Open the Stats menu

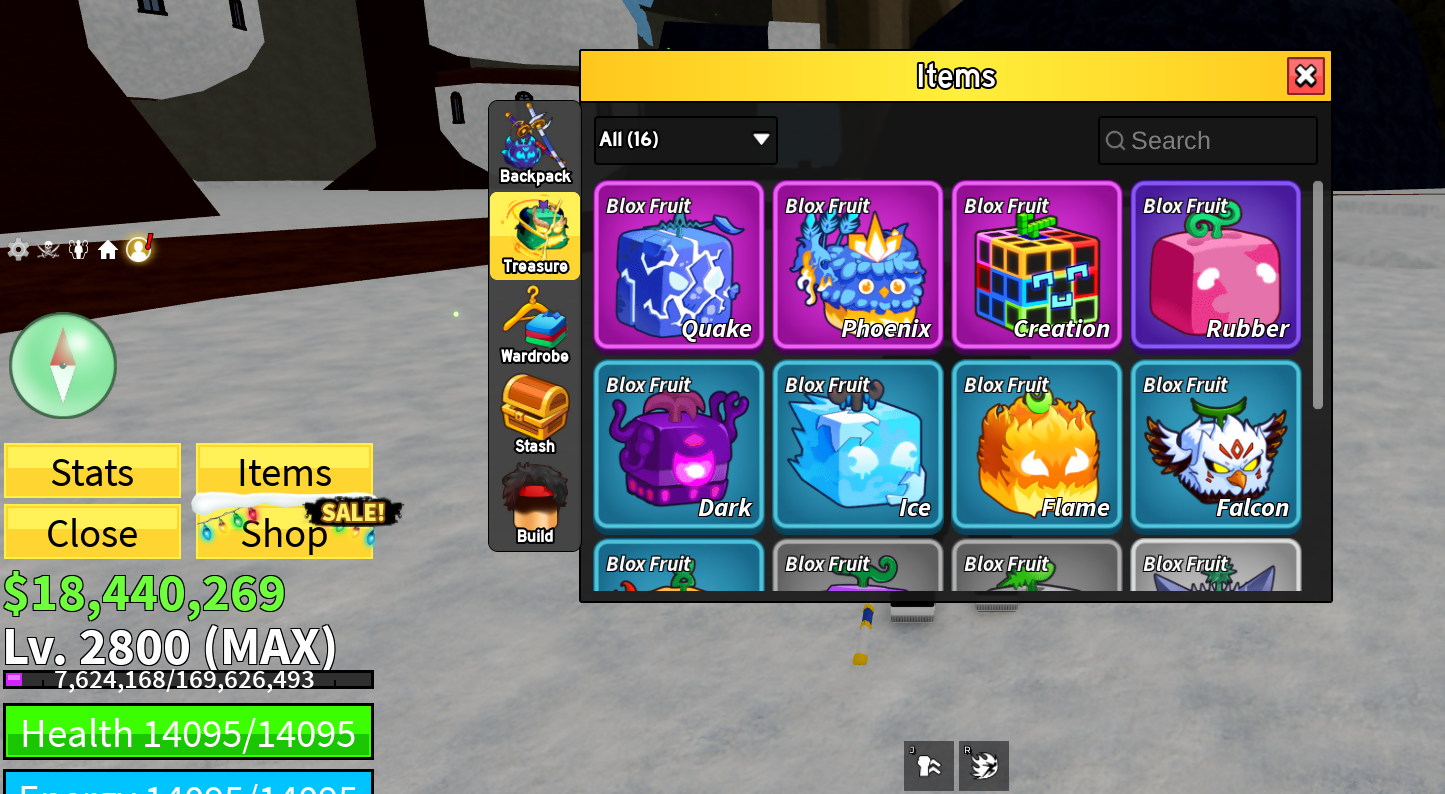pos(92,471)
